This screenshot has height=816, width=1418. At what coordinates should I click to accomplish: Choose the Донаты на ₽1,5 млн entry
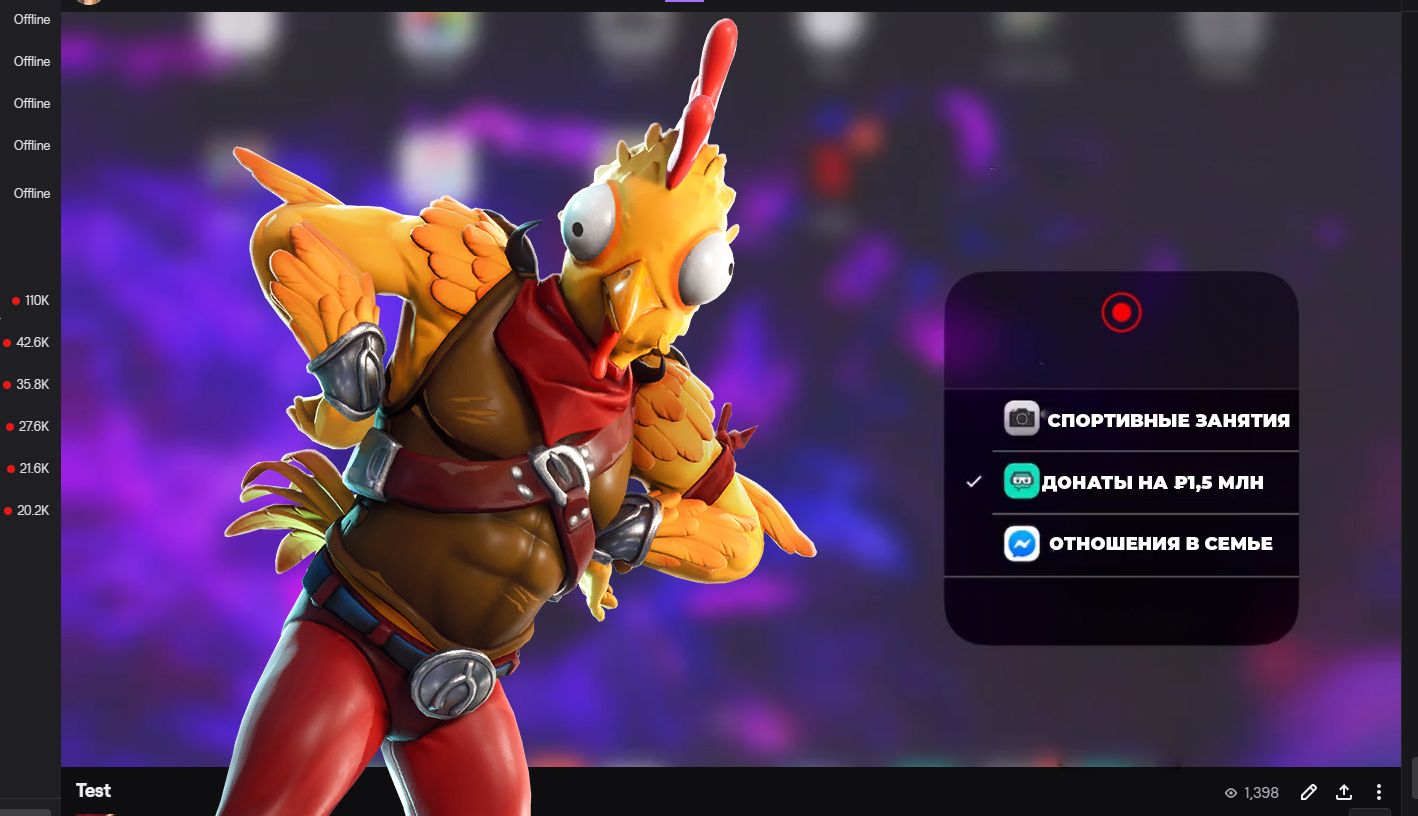tap(1133, 483)
